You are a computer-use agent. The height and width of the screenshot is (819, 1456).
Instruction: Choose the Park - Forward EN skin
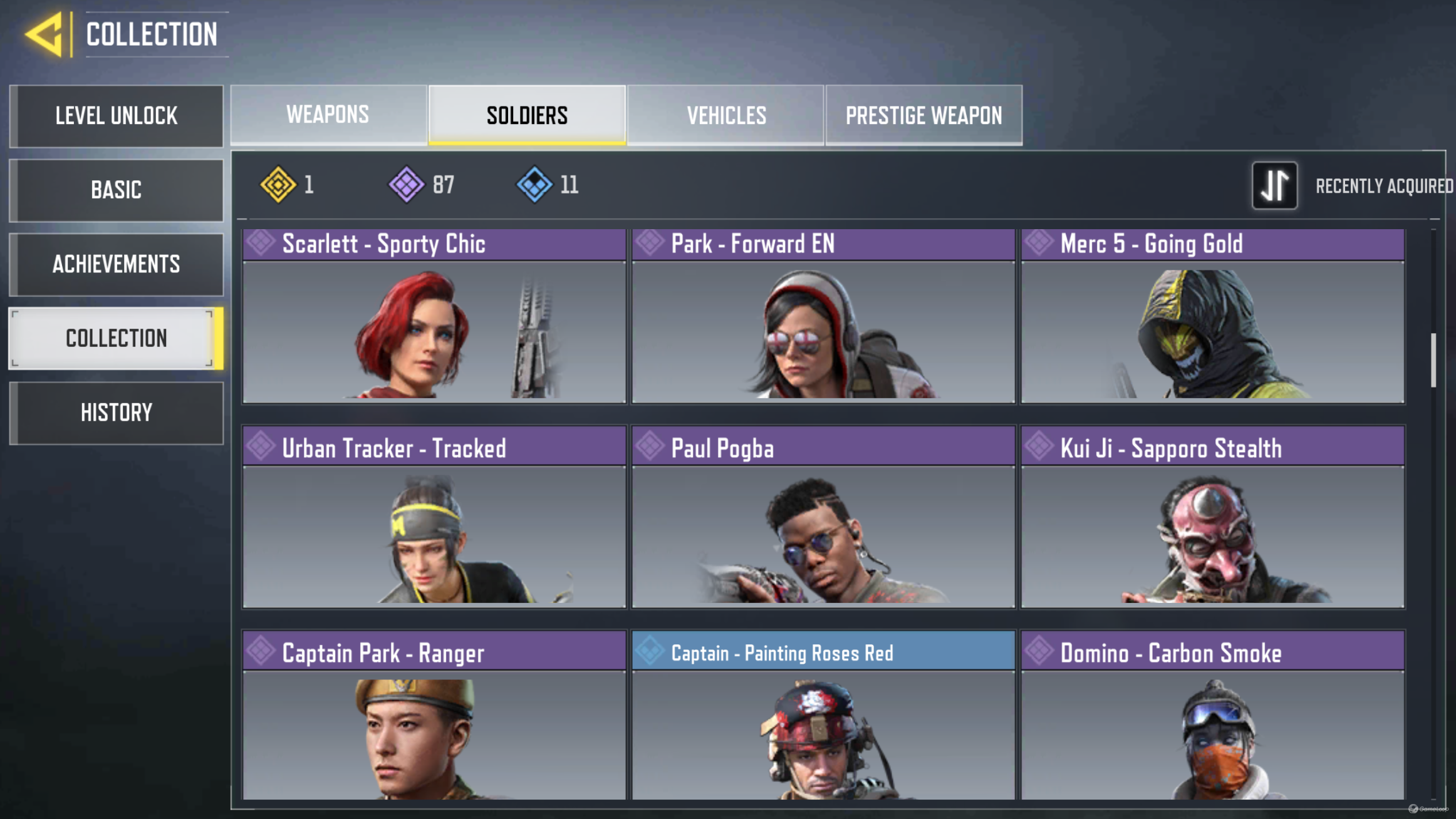click(823, 316)
